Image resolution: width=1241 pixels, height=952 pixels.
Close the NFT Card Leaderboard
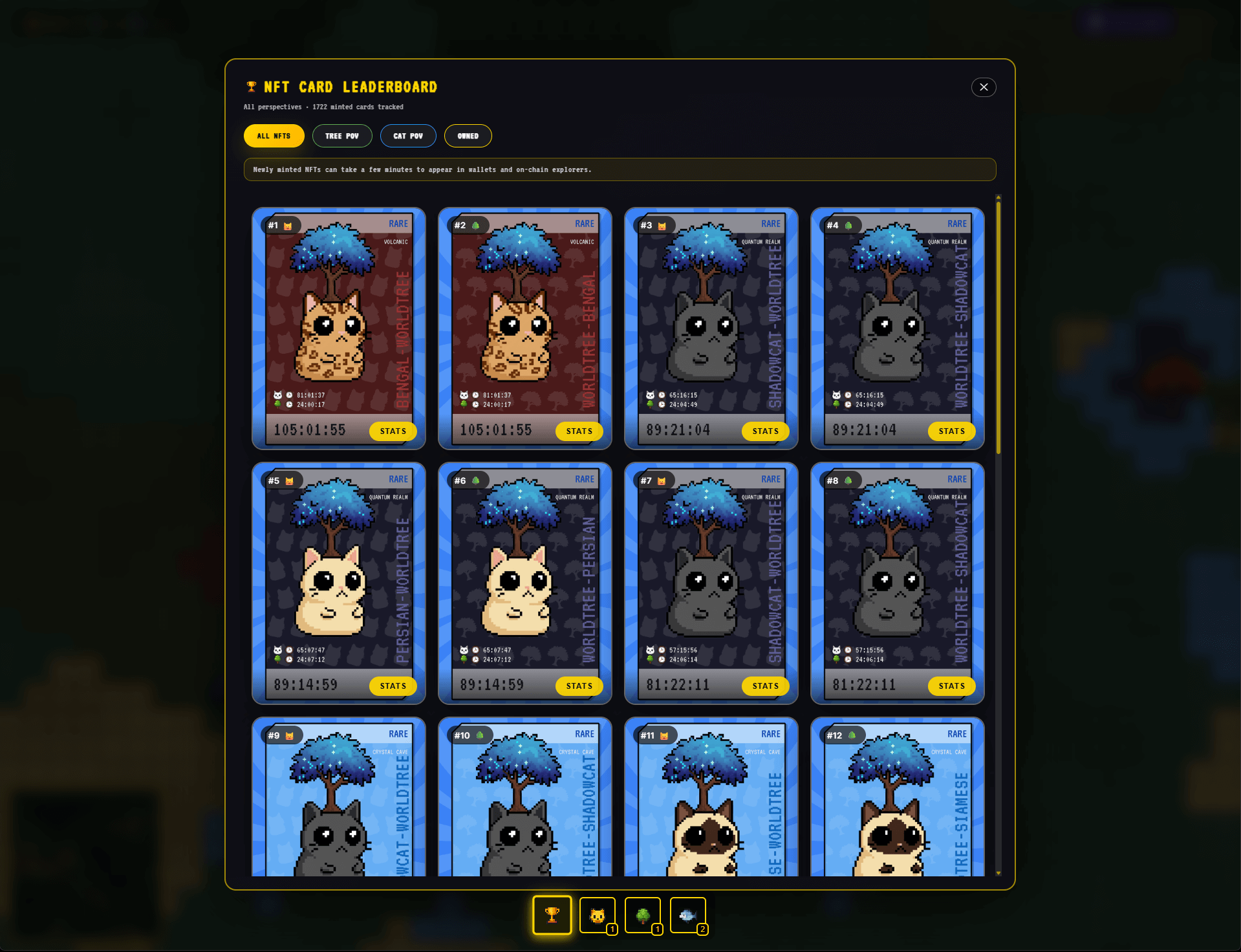[x=983, y=87]
